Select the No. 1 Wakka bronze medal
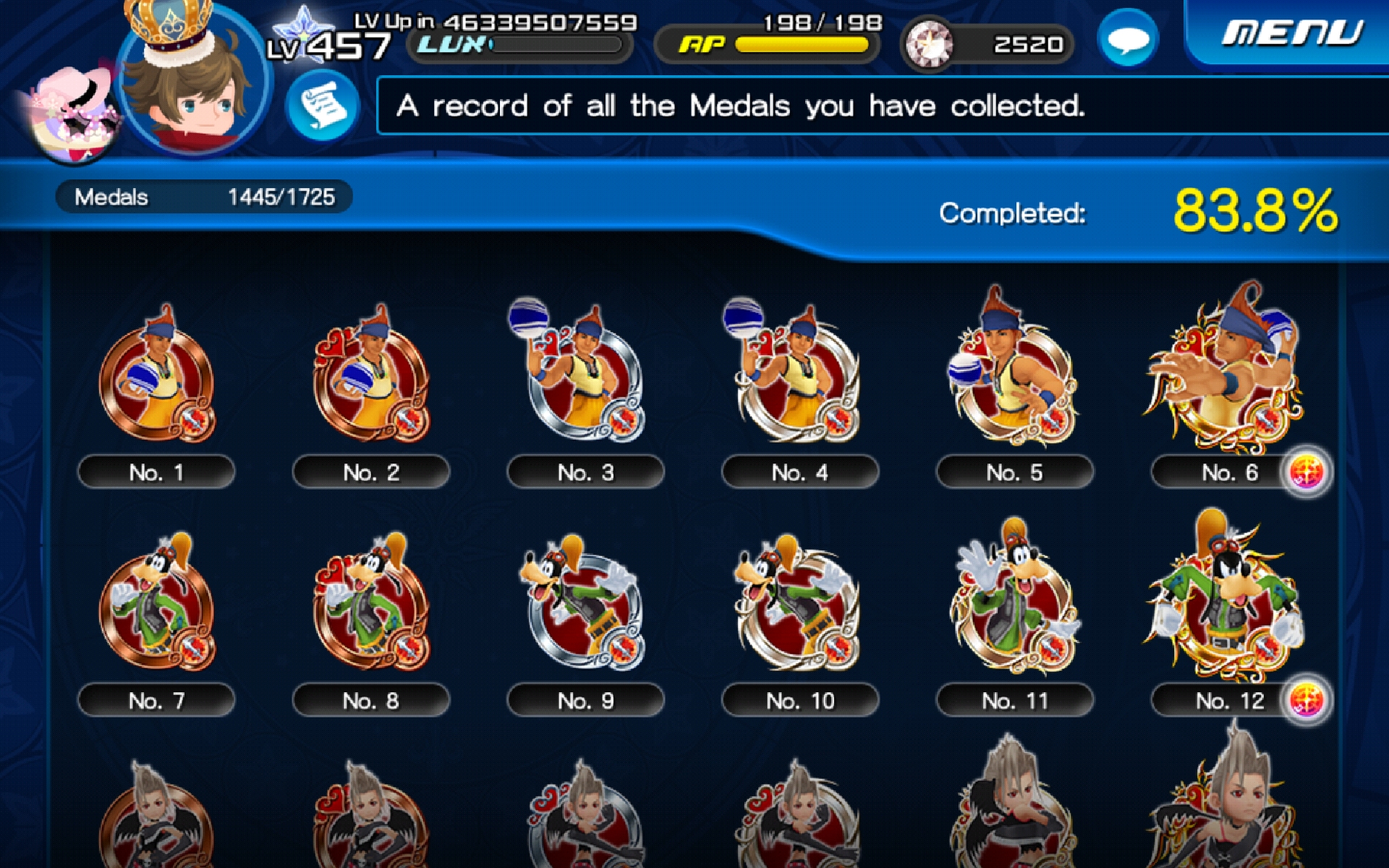Screen dimensions: 1389x868 pos(158,383)
